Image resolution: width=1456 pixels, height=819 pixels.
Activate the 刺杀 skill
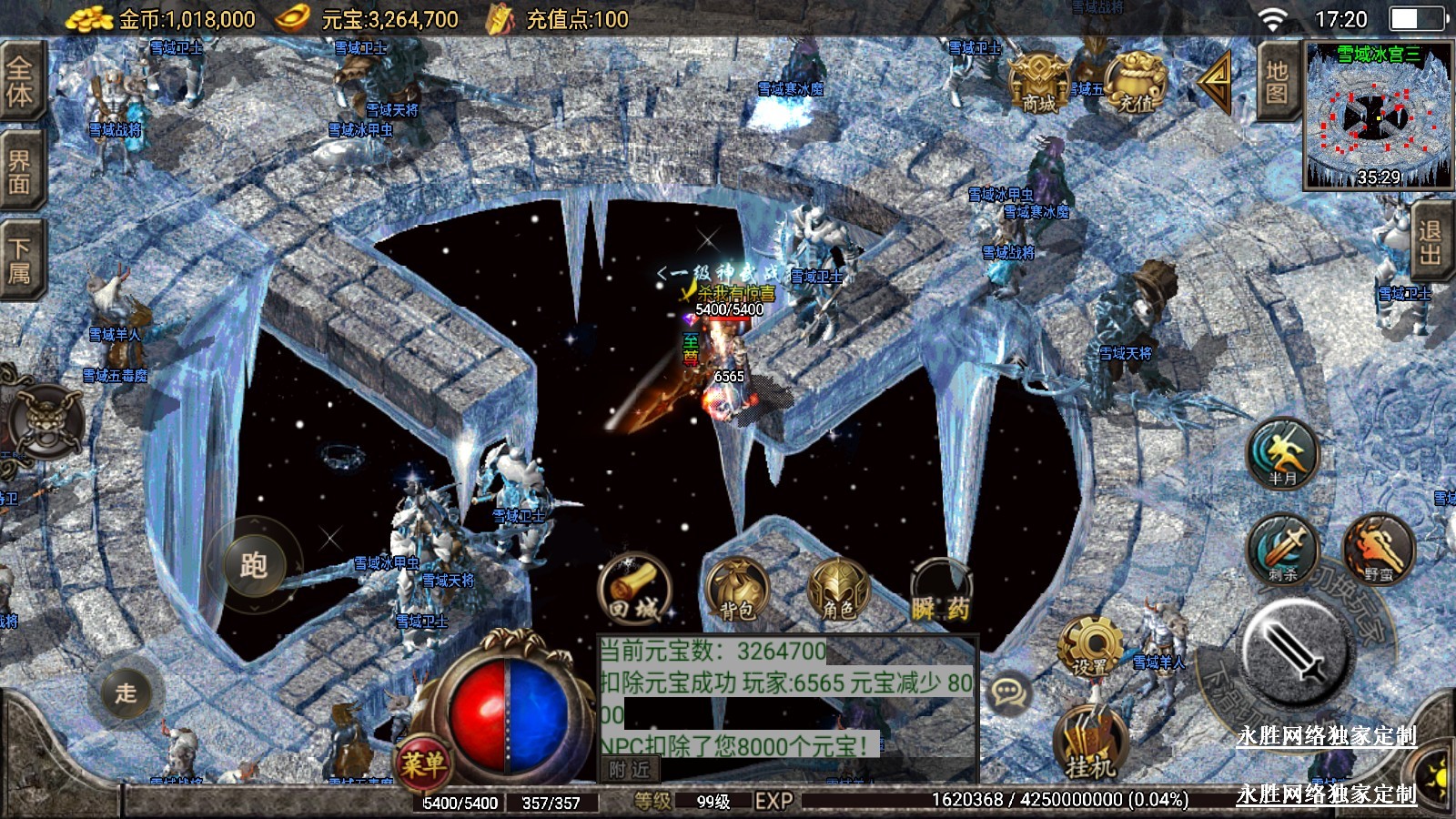tap(1283, 550)
